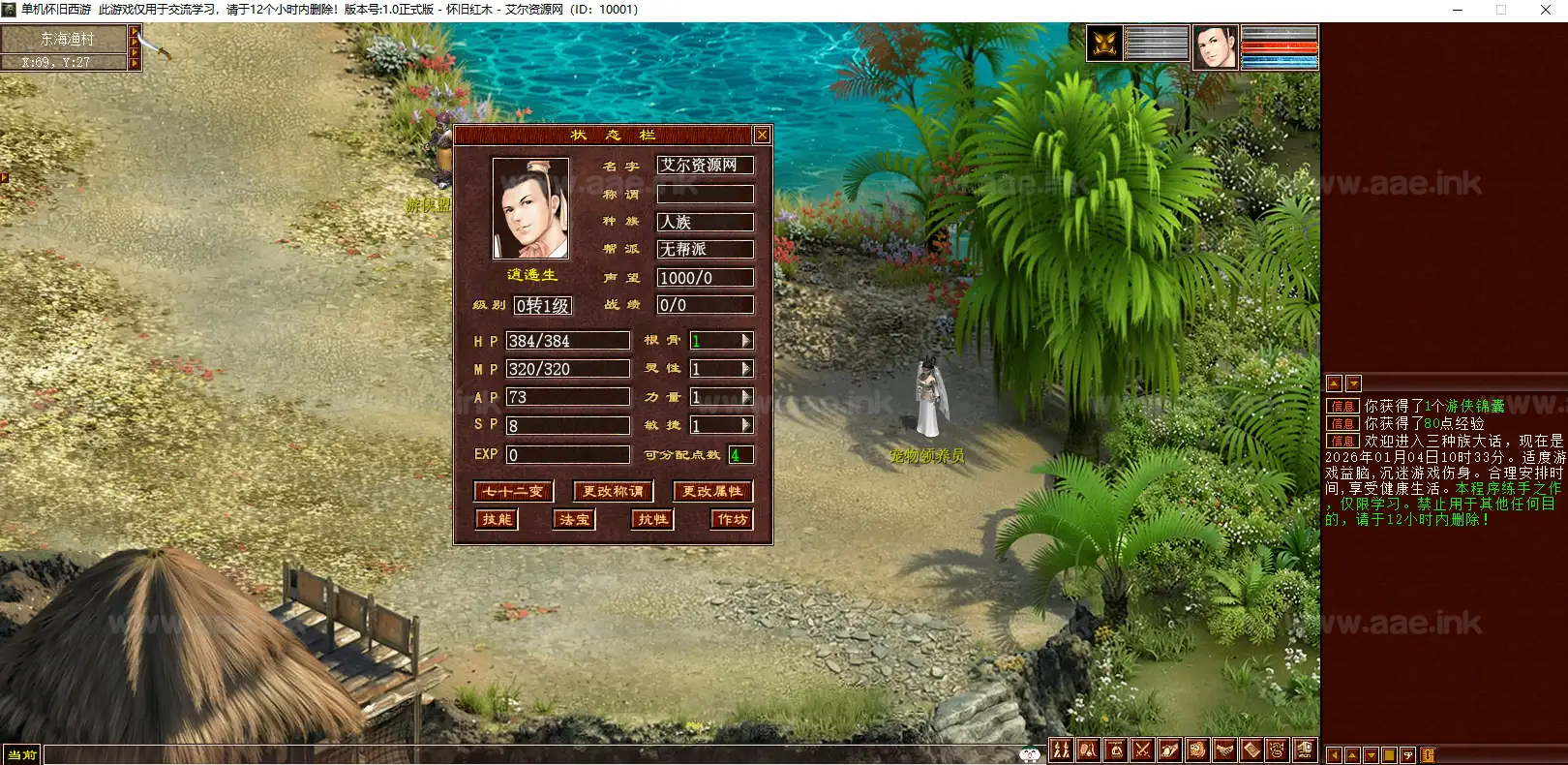
Task: Click the 更改属性 button
Action: coord(712,492)
